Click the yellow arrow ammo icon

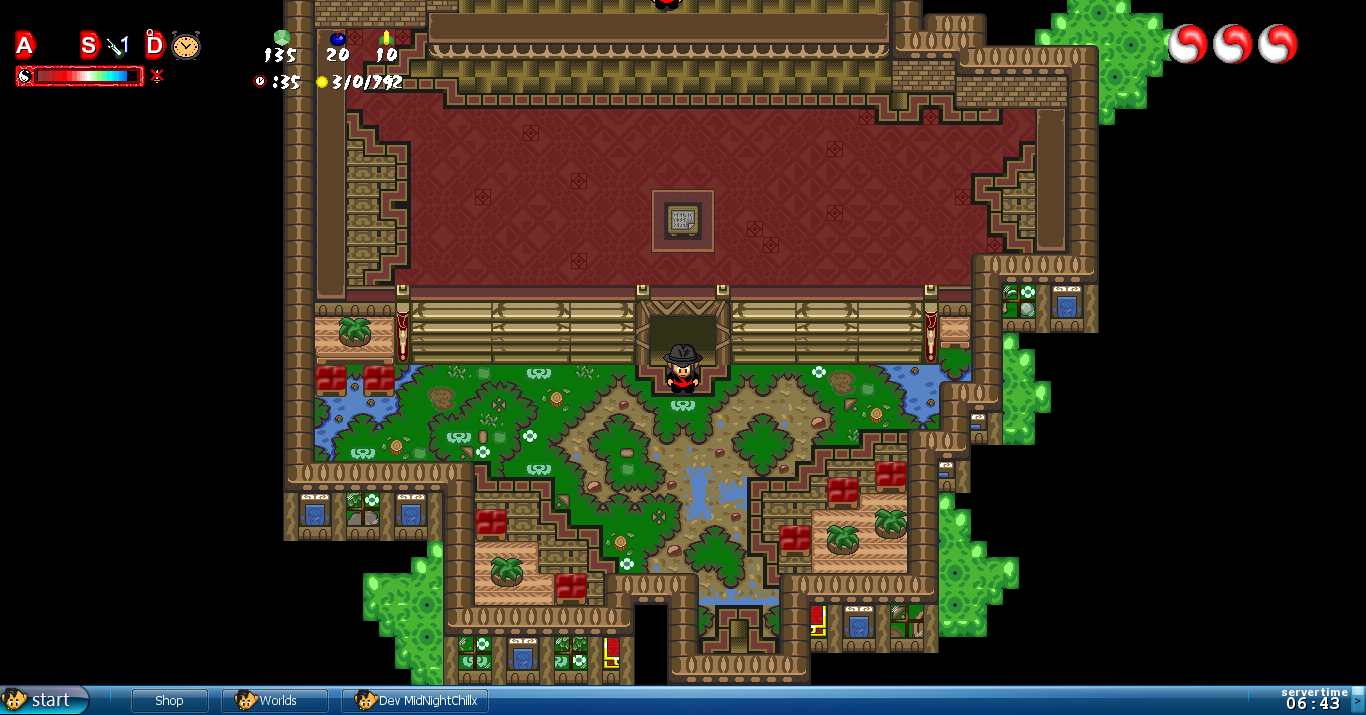[x=386, y=38]
